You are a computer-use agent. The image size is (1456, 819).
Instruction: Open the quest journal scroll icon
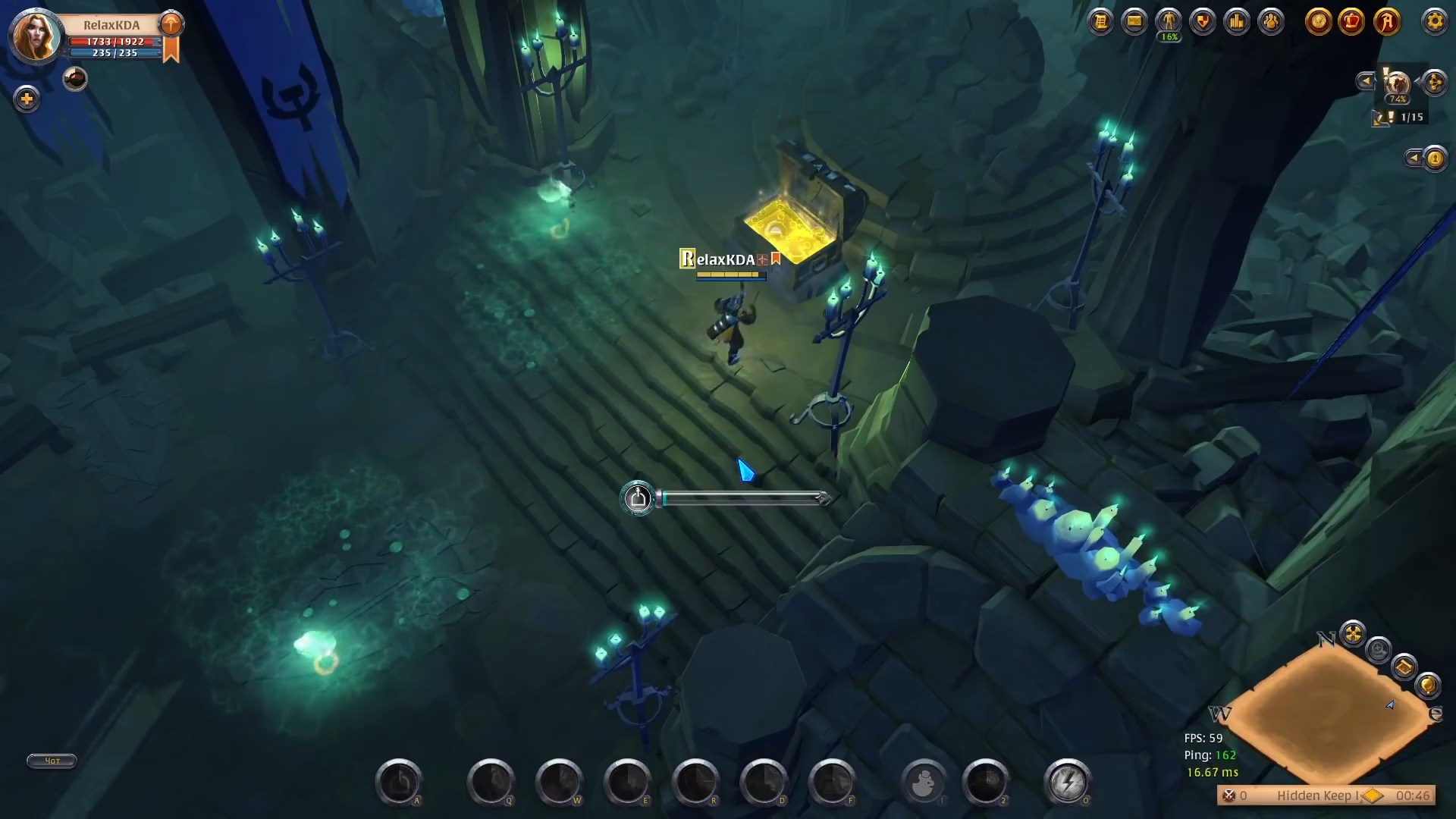pos(1100,21)
